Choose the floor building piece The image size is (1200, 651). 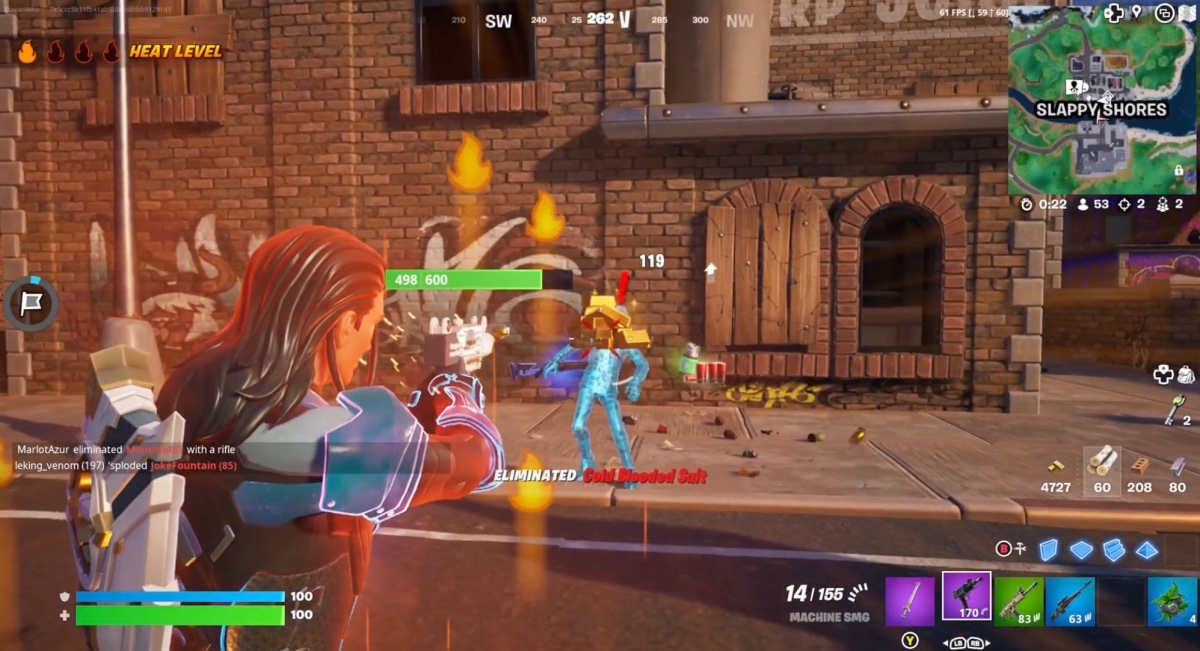(x=1081, y=549)
